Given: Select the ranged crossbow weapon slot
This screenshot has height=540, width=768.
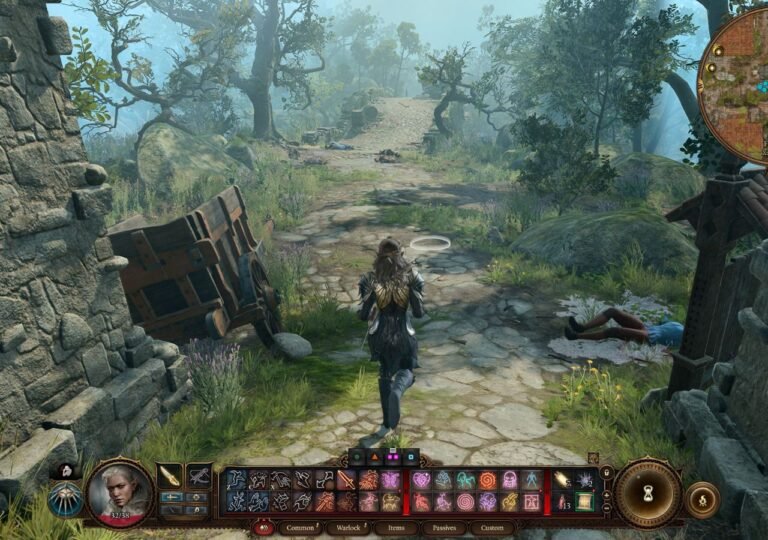Looking at the screenshot, I should [x=199, y=476].
